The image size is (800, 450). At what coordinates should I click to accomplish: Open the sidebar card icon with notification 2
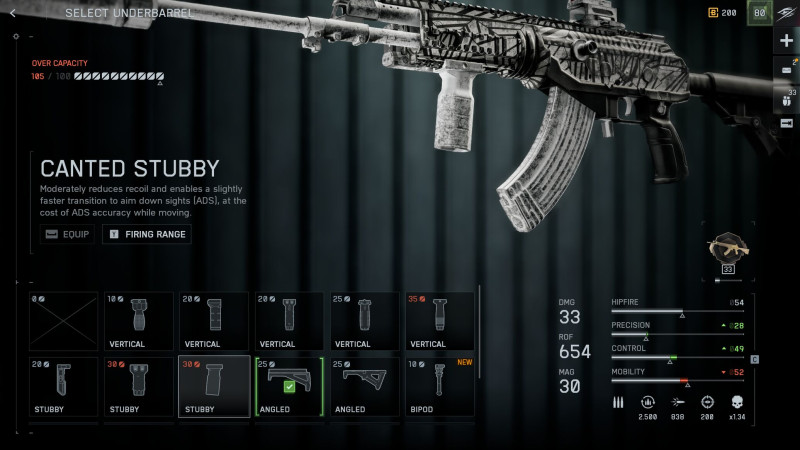(x=786, y=70)
